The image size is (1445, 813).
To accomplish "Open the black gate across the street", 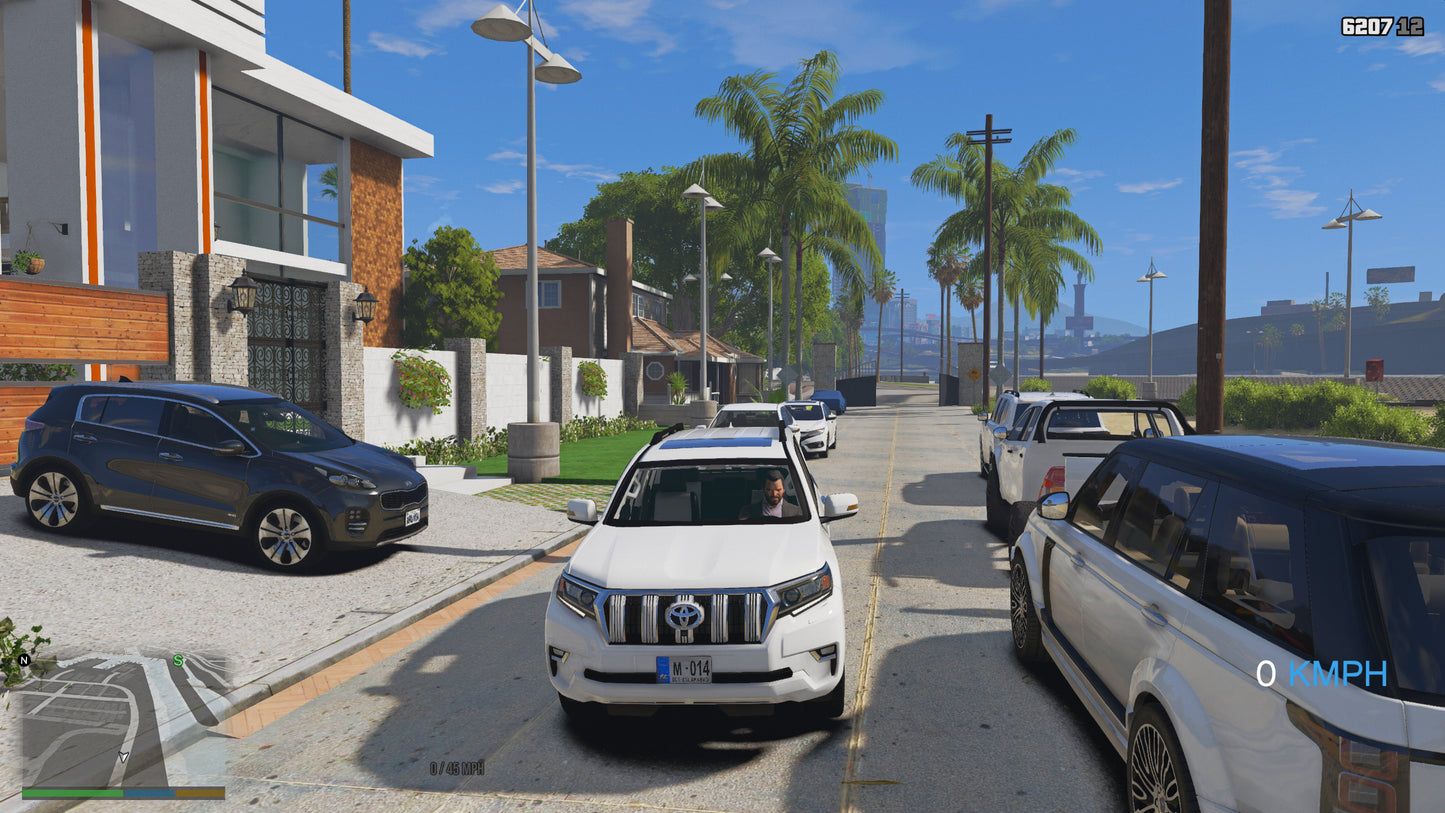I will click(x=858, y=390).
